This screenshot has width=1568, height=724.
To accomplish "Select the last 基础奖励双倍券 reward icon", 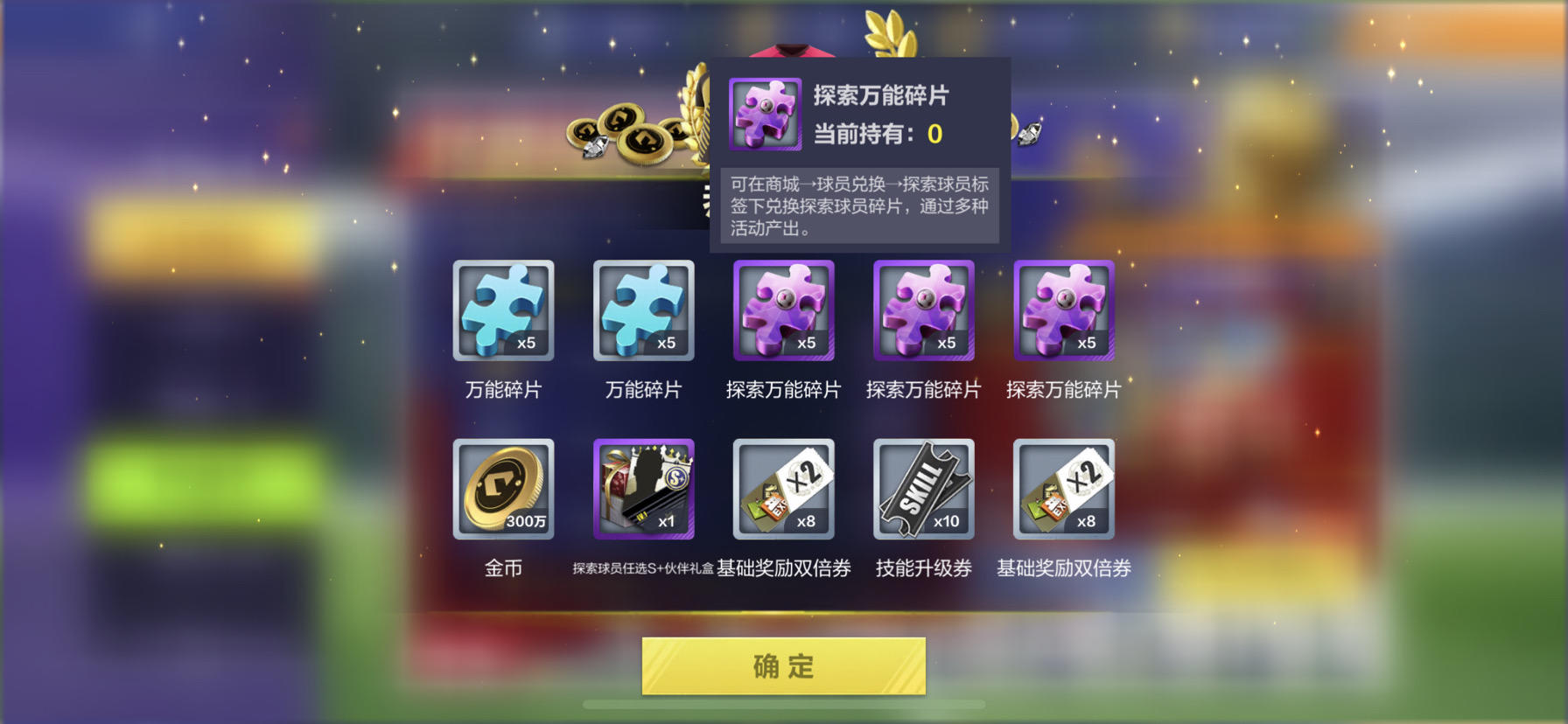I will point(1063,490).
